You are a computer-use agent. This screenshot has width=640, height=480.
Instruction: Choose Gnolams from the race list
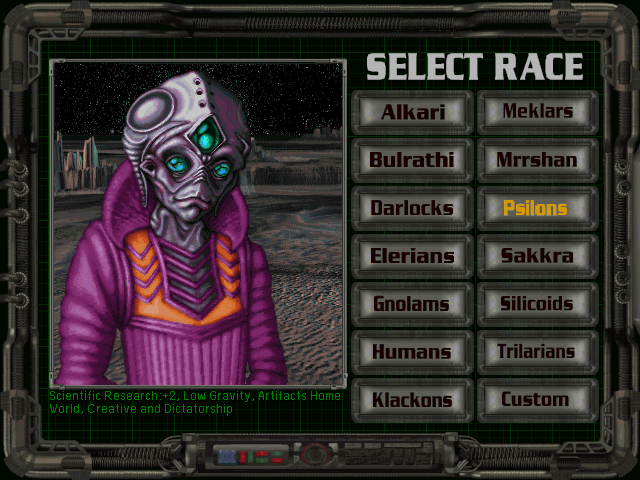[x=411, y=304]
